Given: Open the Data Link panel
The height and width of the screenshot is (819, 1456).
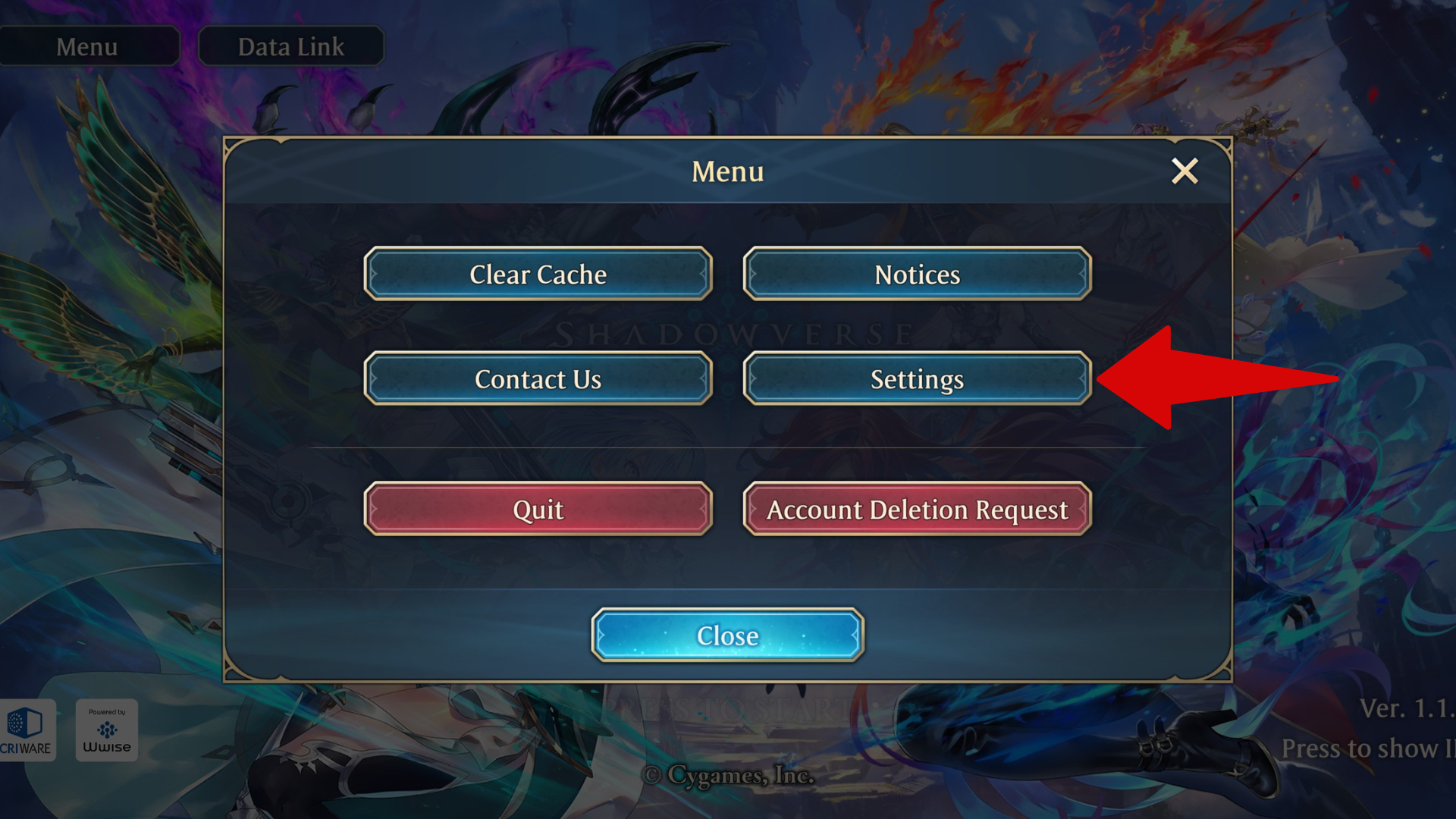Looking at the screenshot, I should (290, 46).
